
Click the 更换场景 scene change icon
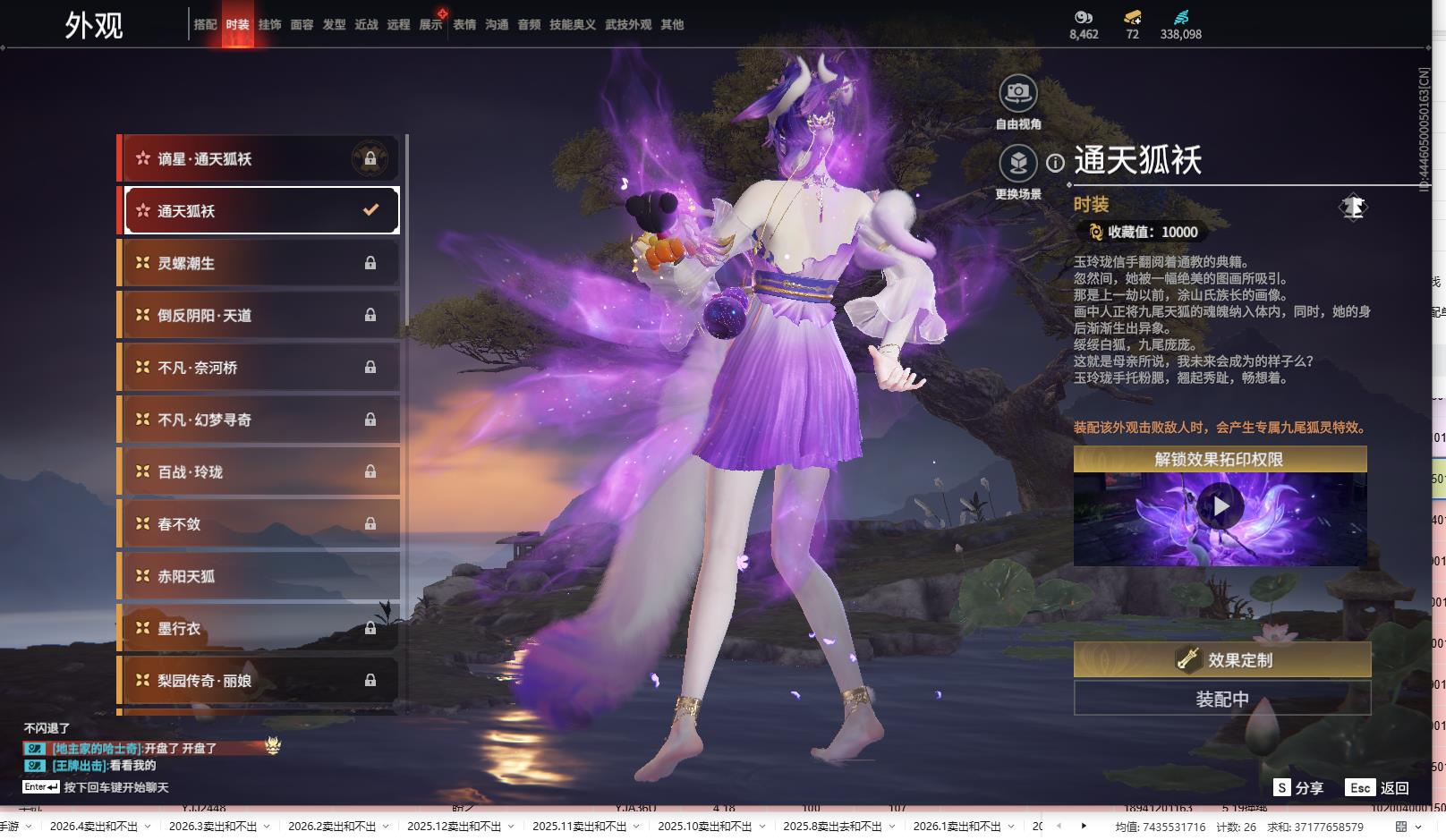1018,164
